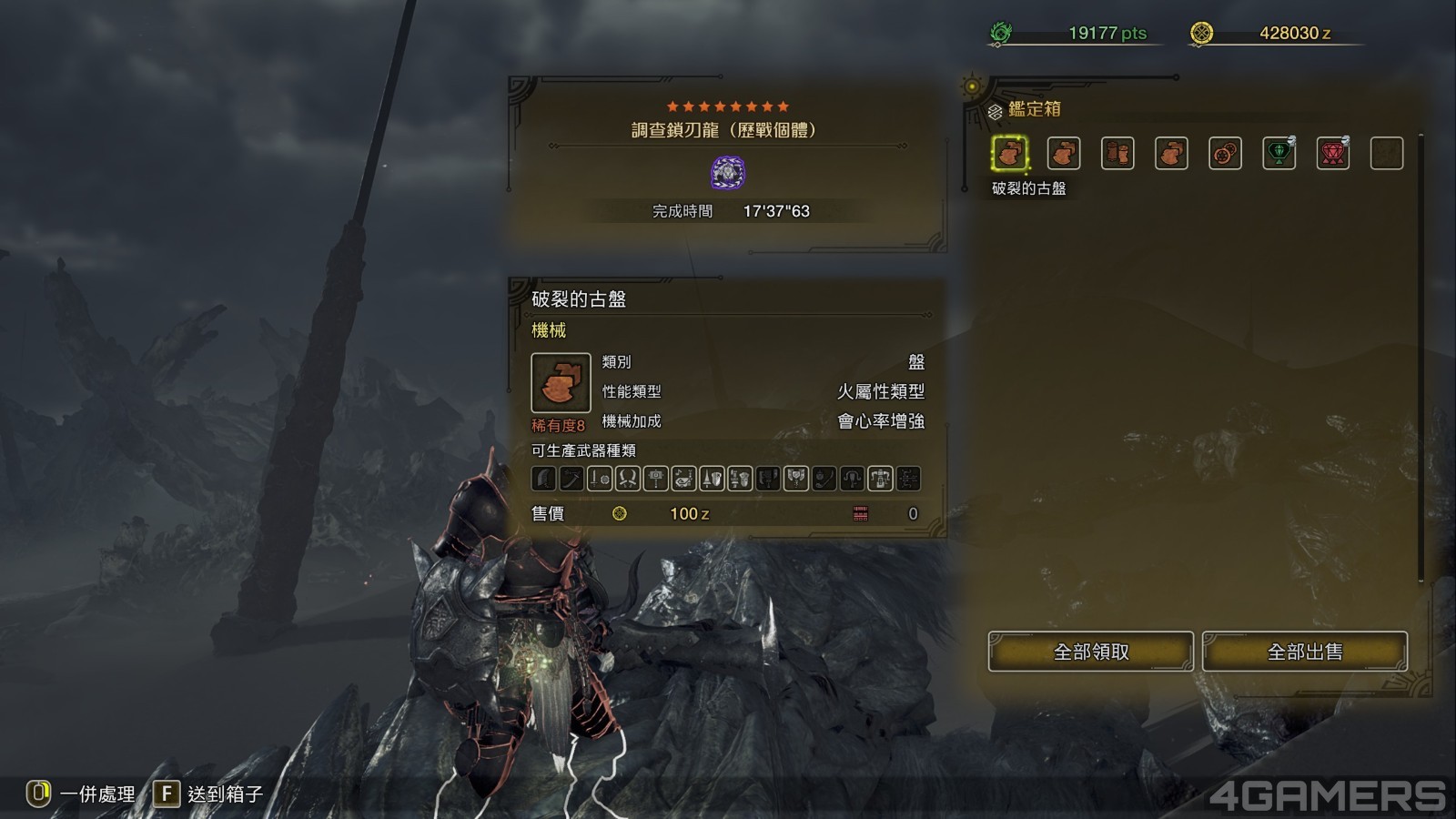Select the highlighted 破裂的古盤 item slot

[x=1009, y=153]
